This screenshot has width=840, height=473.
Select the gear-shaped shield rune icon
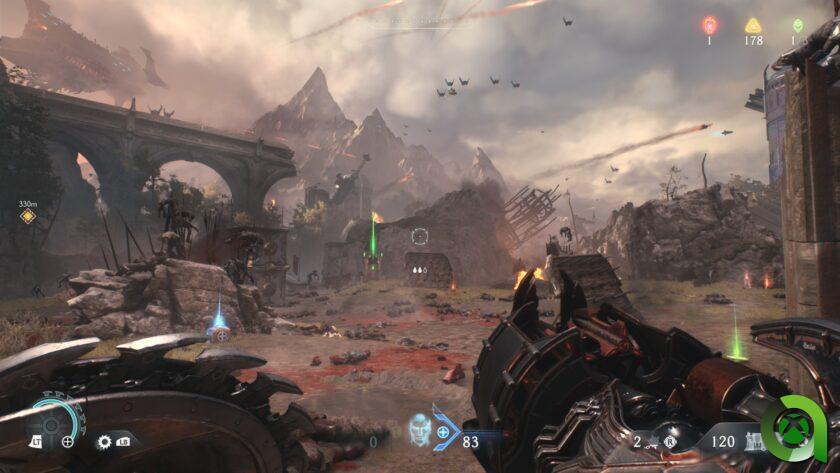104,441
